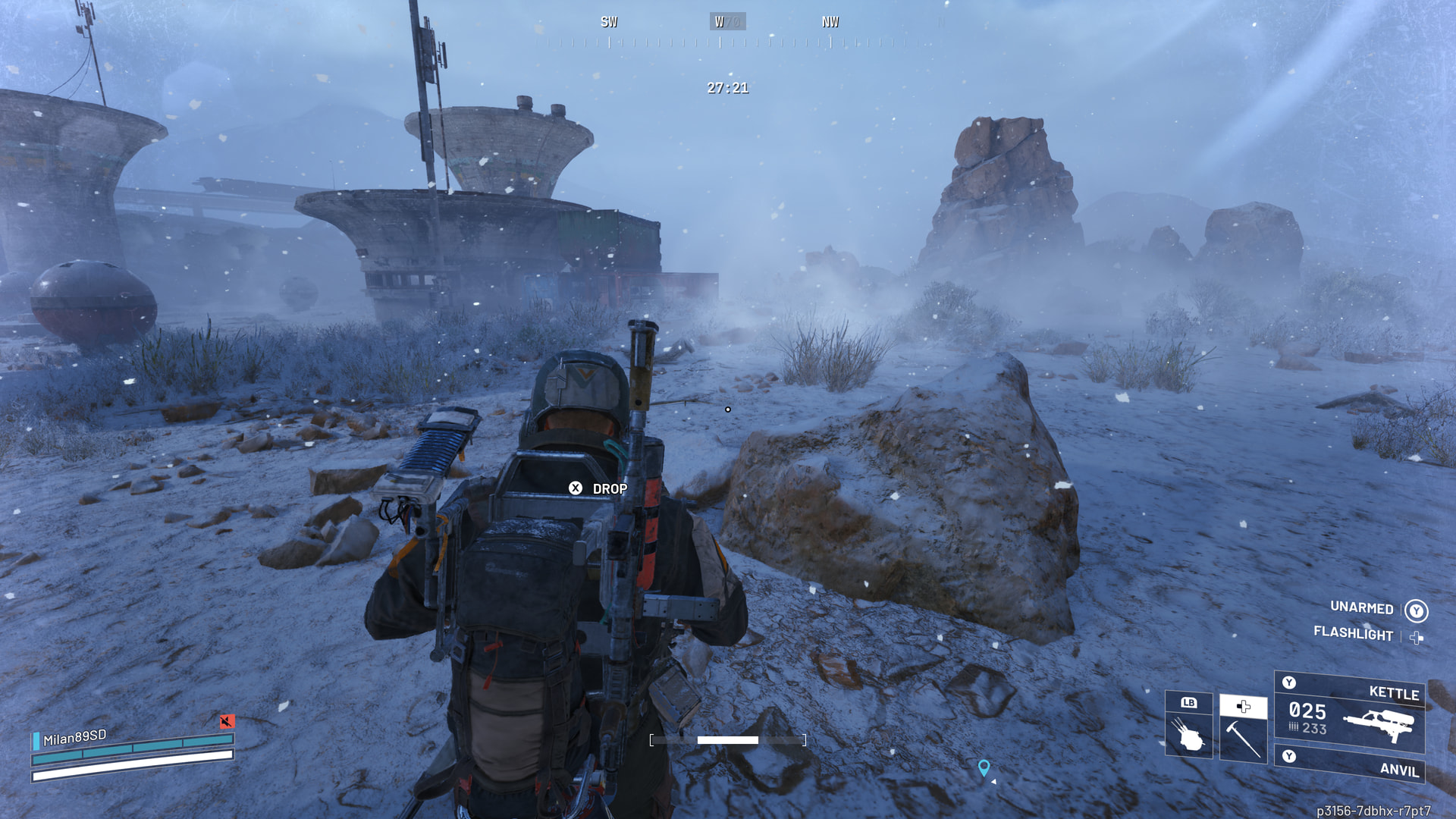Image resolution: width=1456 pixels, height=819 pixels.
Task: Choose the LB throwable item slot
Action: point(1188,724)
